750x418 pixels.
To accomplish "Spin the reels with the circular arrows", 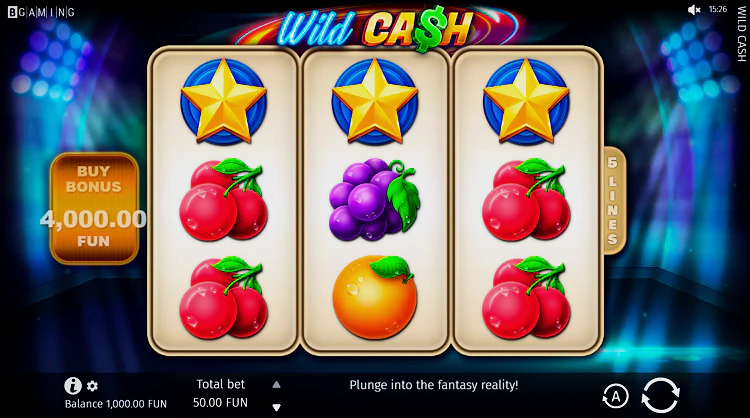I will point(660,395).
